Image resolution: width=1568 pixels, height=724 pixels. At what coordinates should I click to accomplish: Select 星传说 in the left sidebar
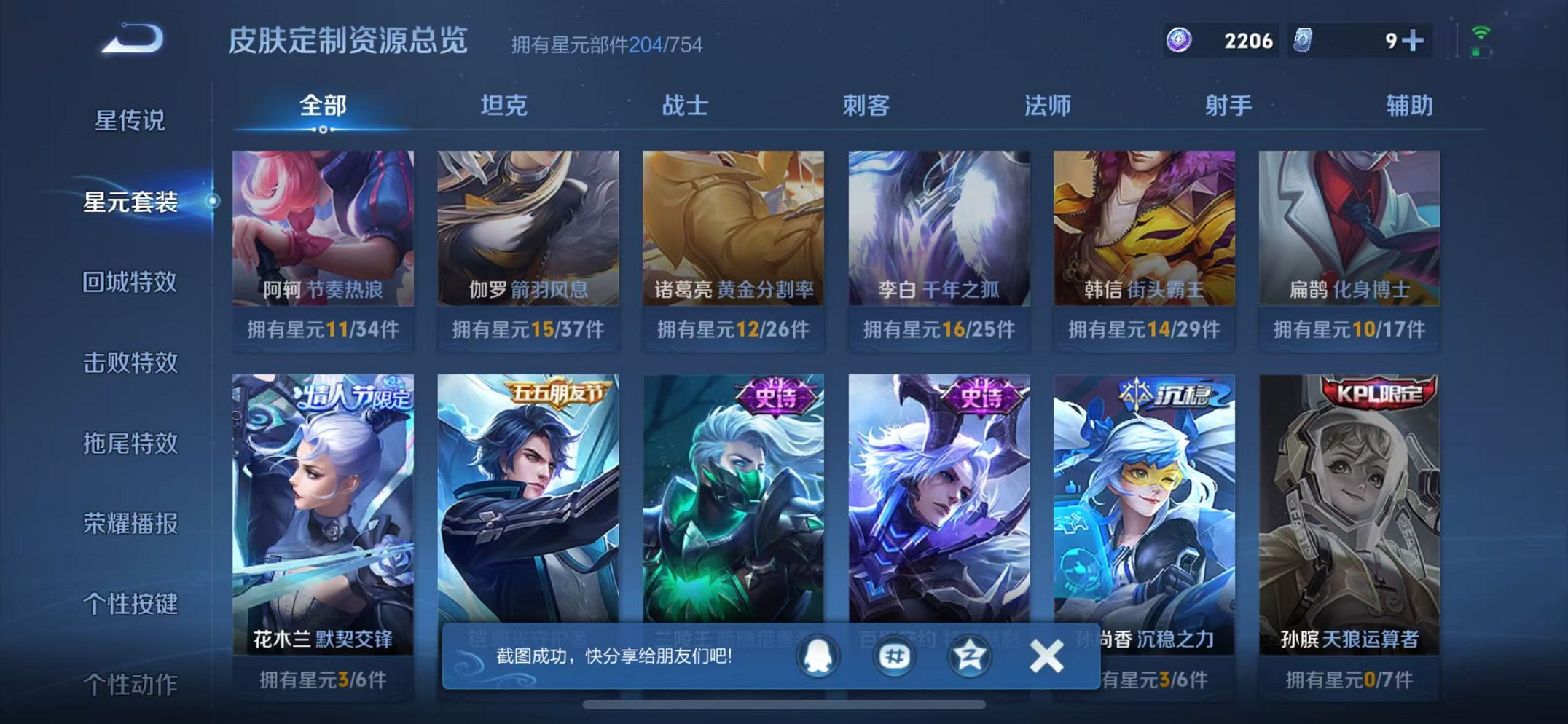[x=128, y=122]
